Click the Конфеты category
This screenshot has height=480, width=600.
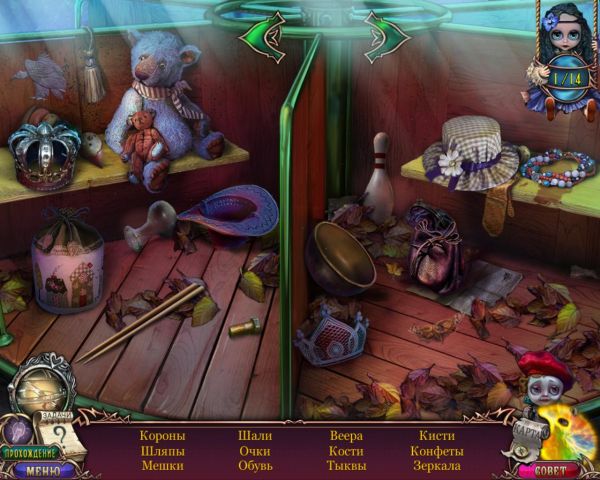point(437,451)
